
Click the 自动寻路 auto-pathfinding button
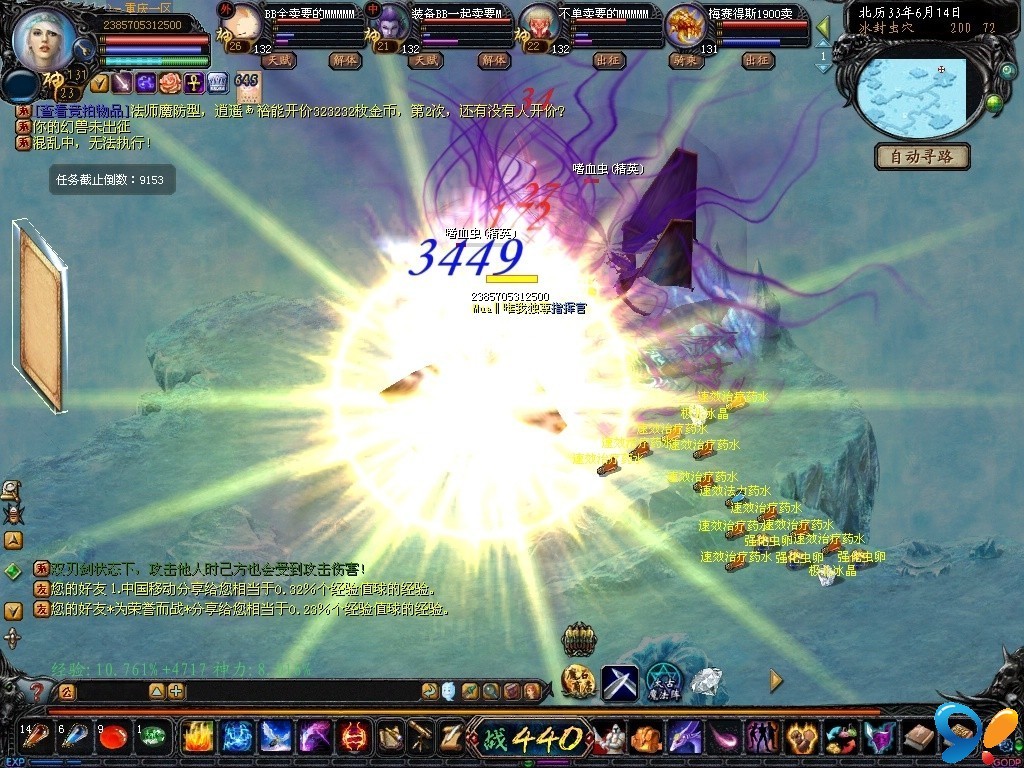922,157
